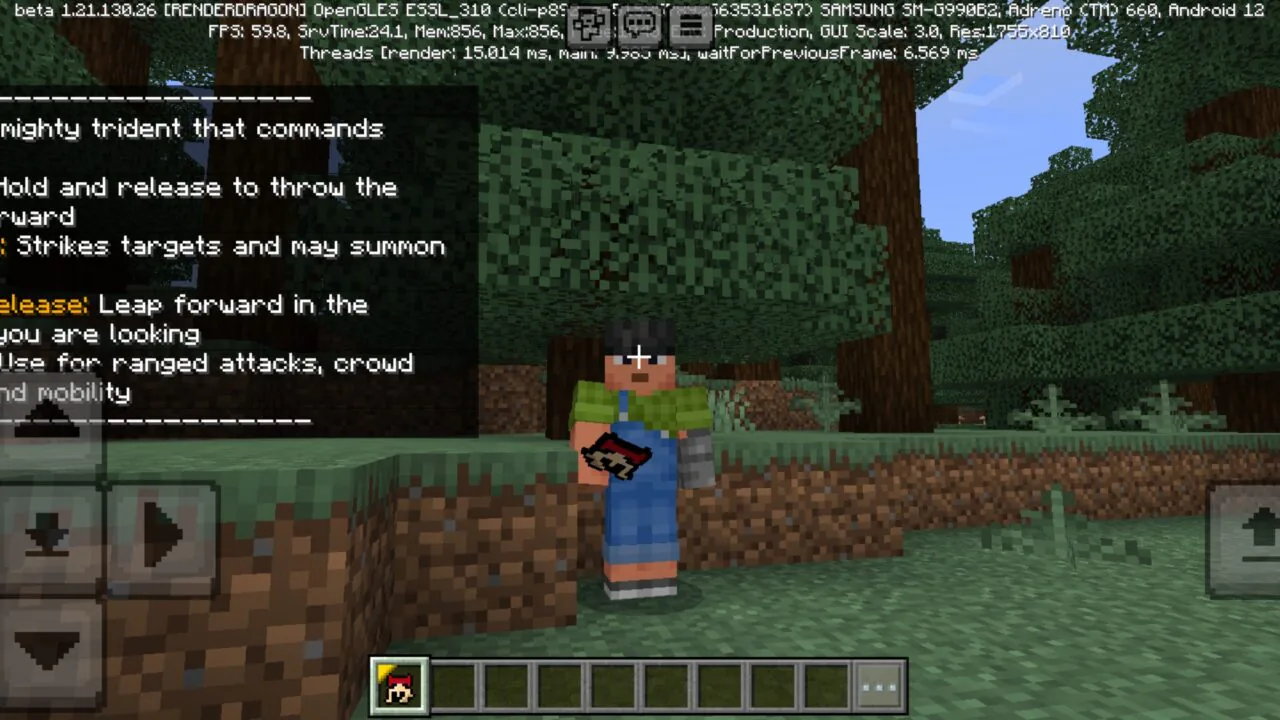This screenshot has height=720, width=1280.
Task: Select the second hotbar slot
Action: point(453,684)
